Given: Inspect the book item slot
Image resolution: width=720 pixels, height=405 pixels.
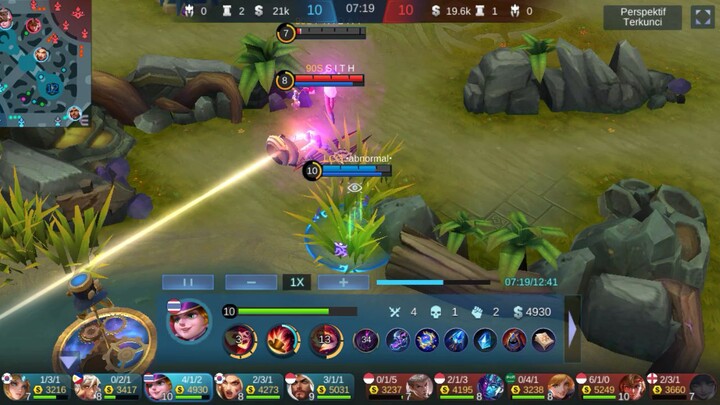Looking at the screenshot, I should pyautogui.click(x=543, y=340).
